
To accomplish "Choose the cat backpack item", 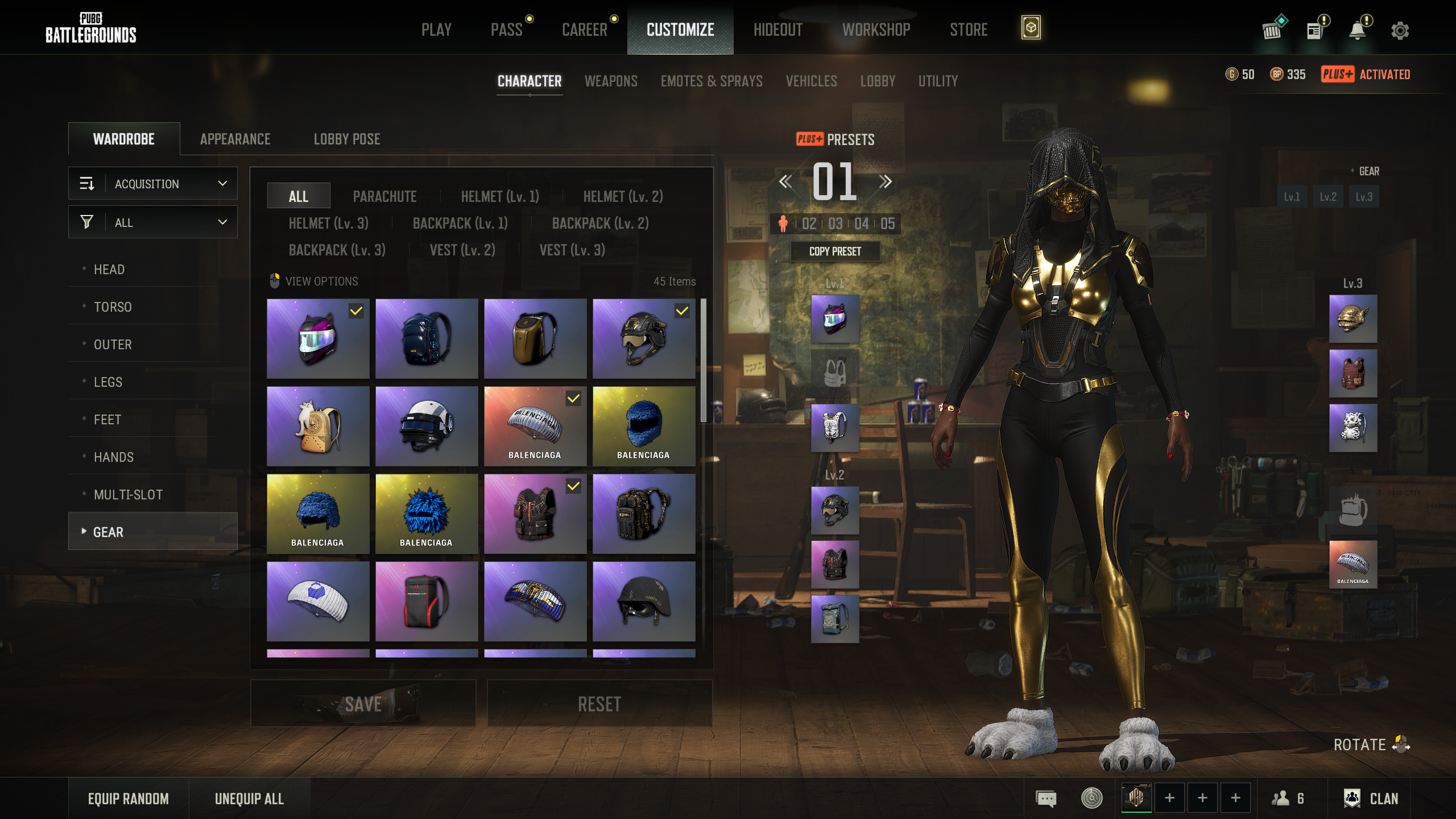I will pos(318,427).
